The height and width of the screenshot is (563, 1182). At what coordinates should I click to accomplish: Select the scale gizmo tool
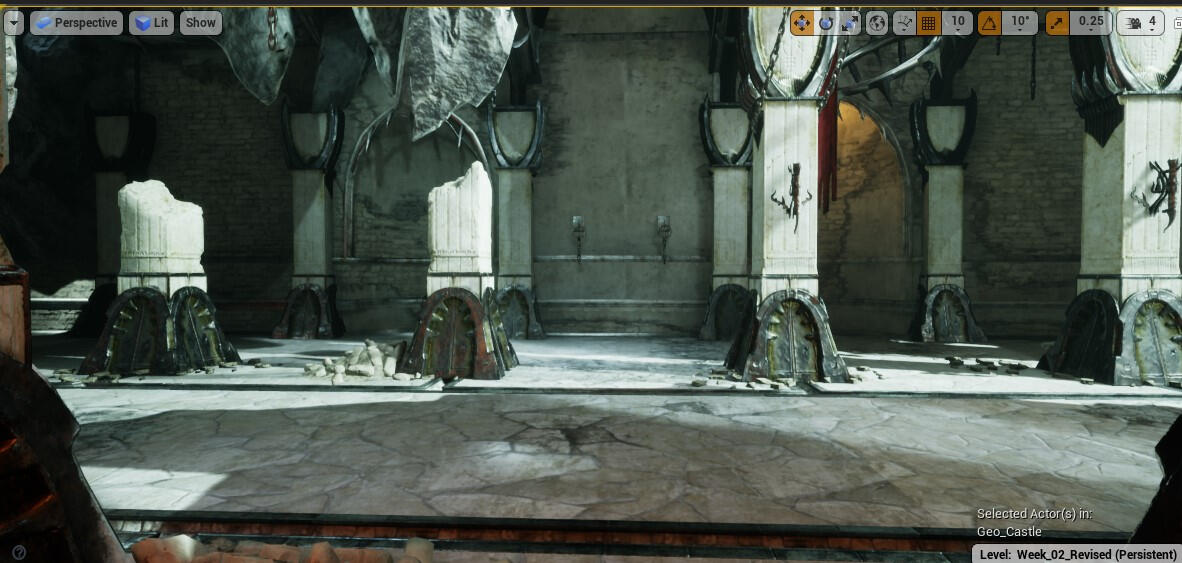point(850,22)
